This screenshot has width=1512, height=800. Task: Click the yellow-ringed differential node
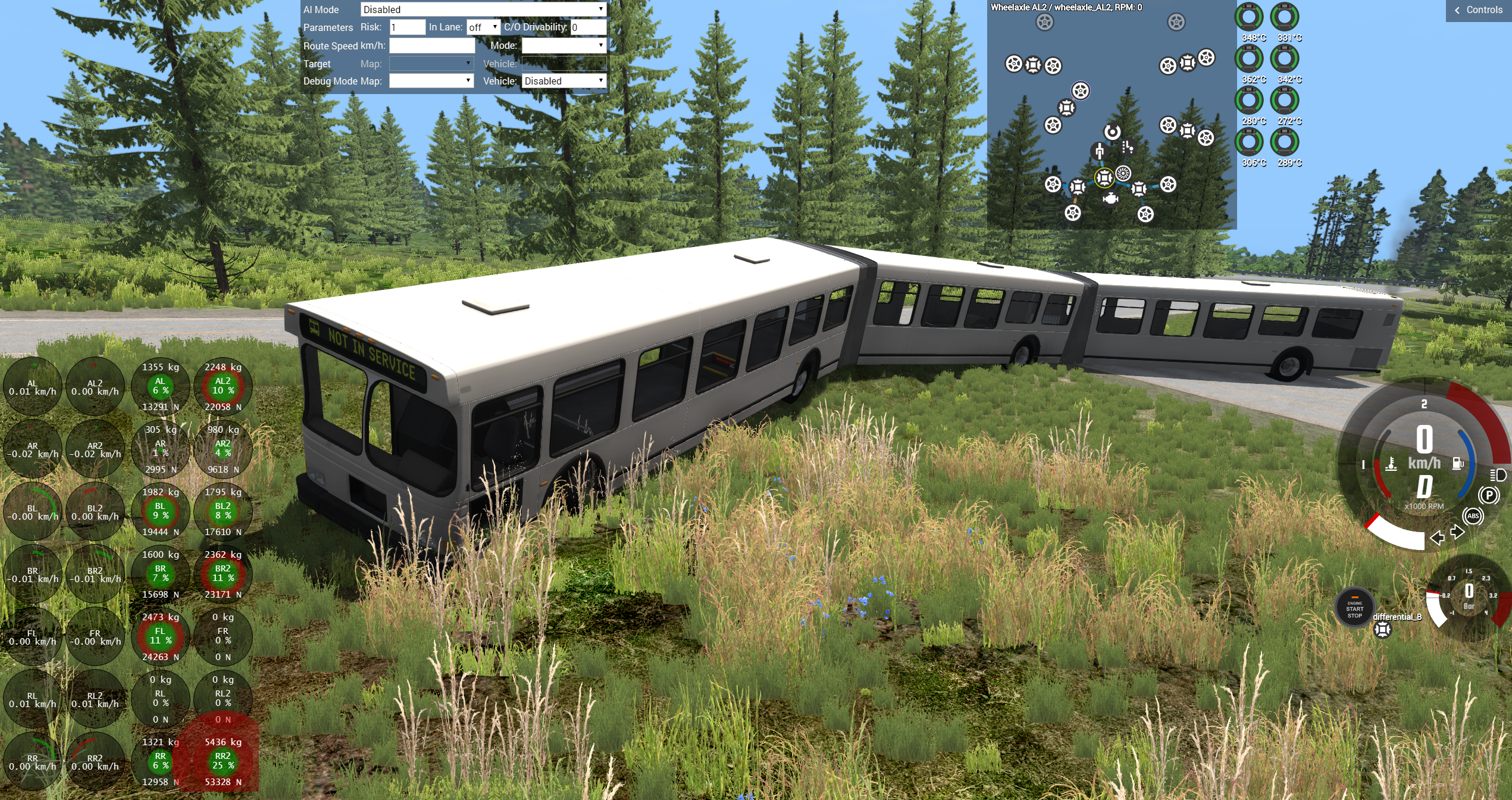(1104, 177)
